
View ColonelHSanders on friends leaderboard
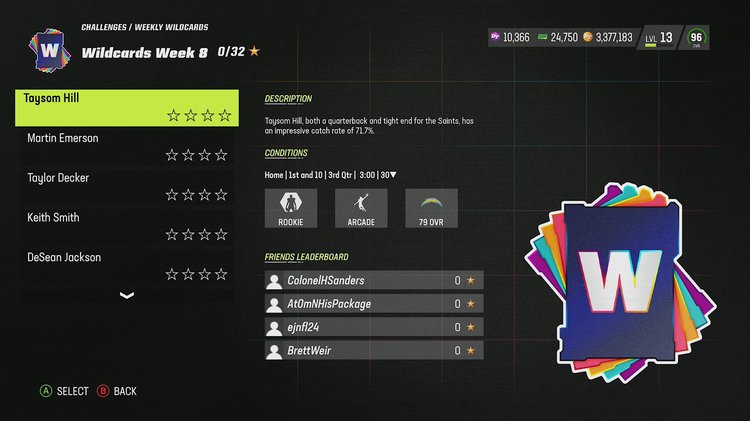tap(373, 281)
